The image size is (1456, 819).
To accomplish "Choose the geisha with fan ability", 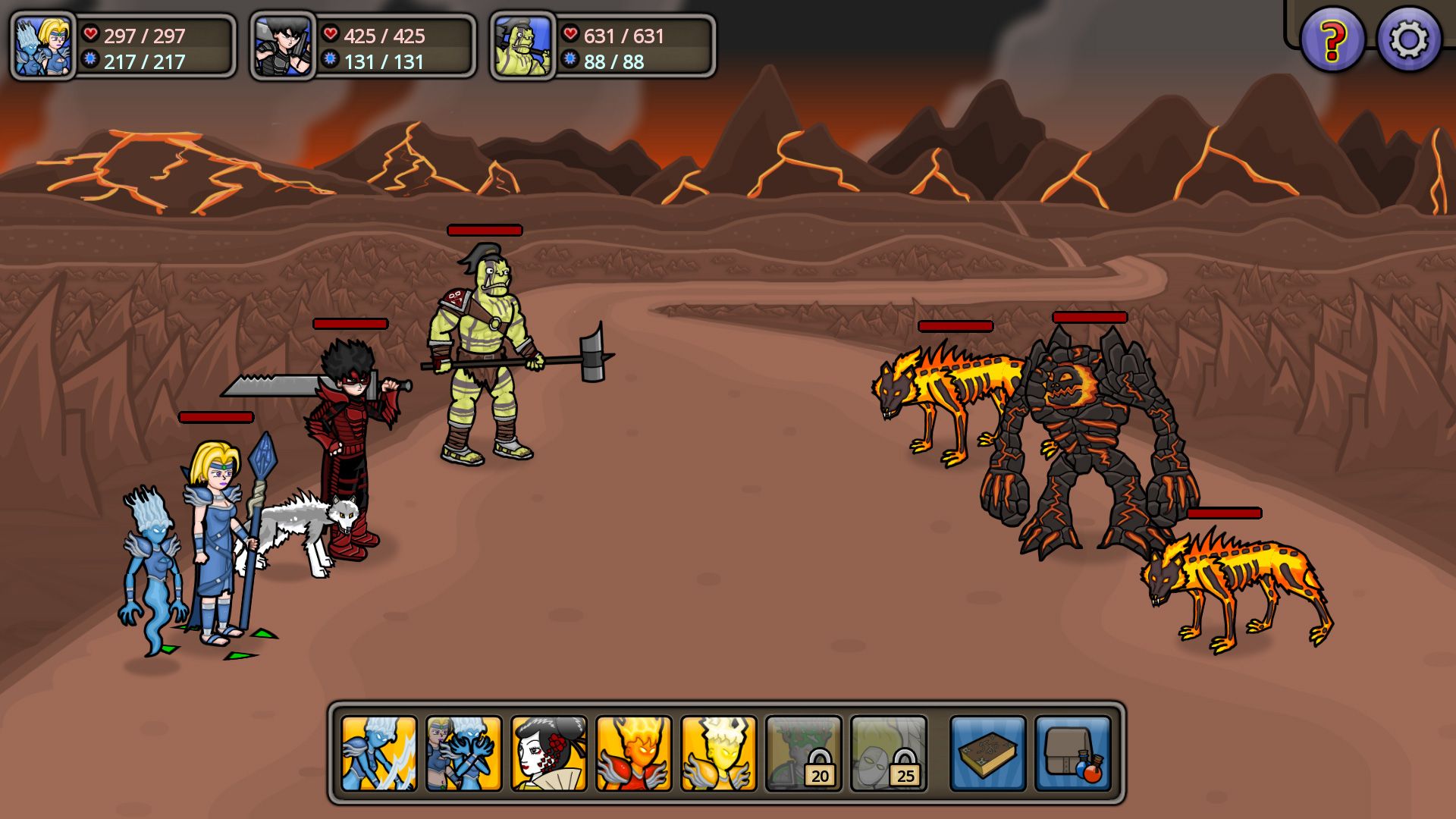I will 548,753.
